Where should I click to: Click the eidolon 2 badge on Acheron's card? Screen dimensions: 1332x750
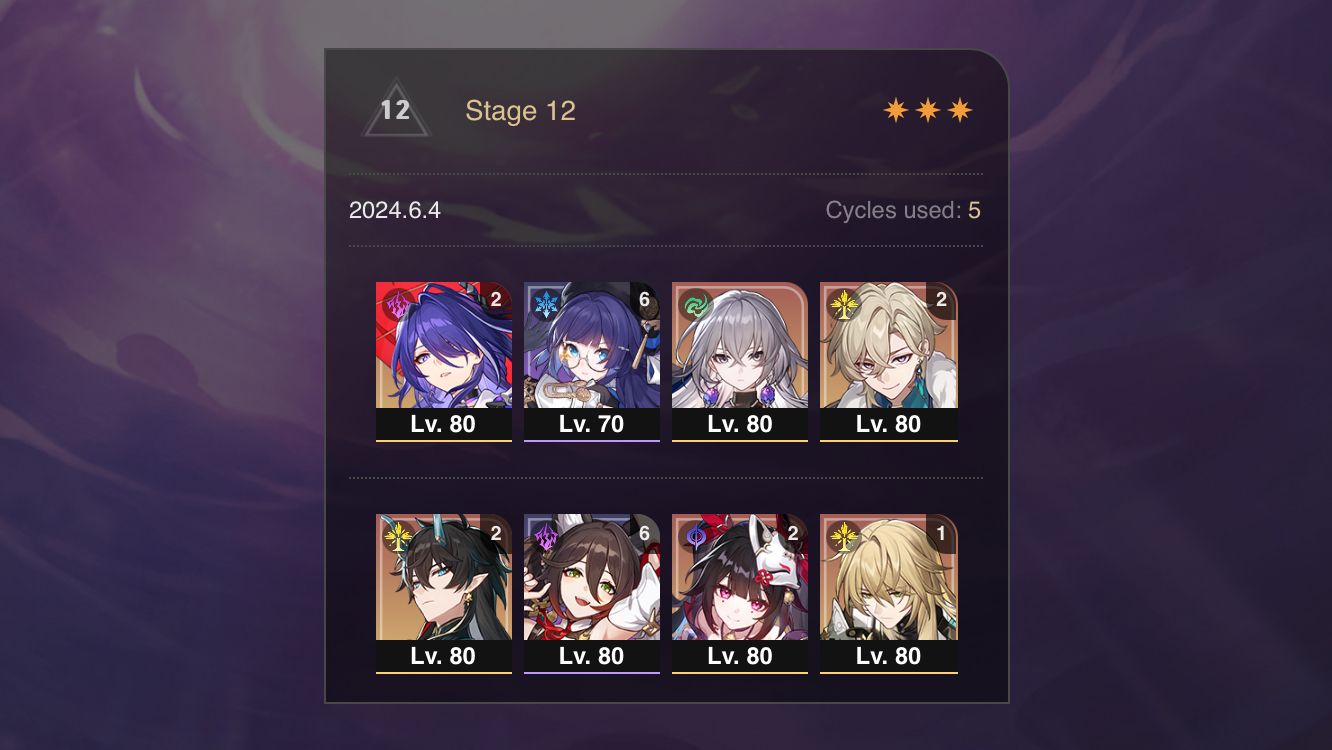click(x=495, y=297)
